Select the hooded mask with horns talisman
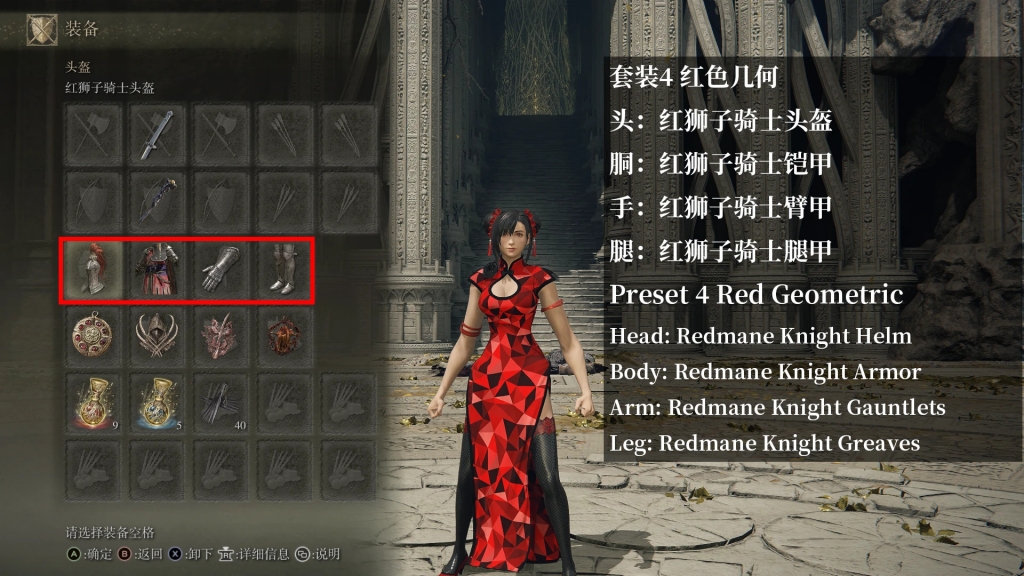Viewport: 1024px width, 576px height. (x=156, y=337)
